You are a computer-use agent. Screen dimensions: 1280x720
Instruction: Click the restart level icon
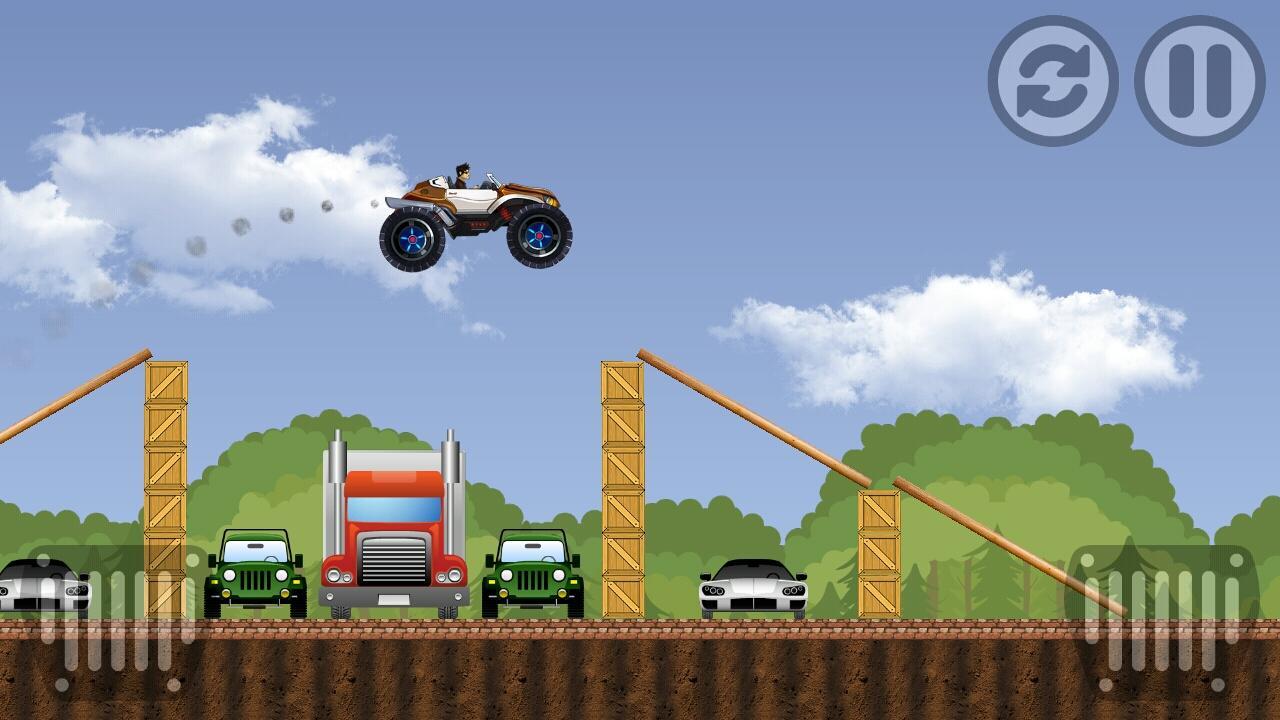point(1053,80)
